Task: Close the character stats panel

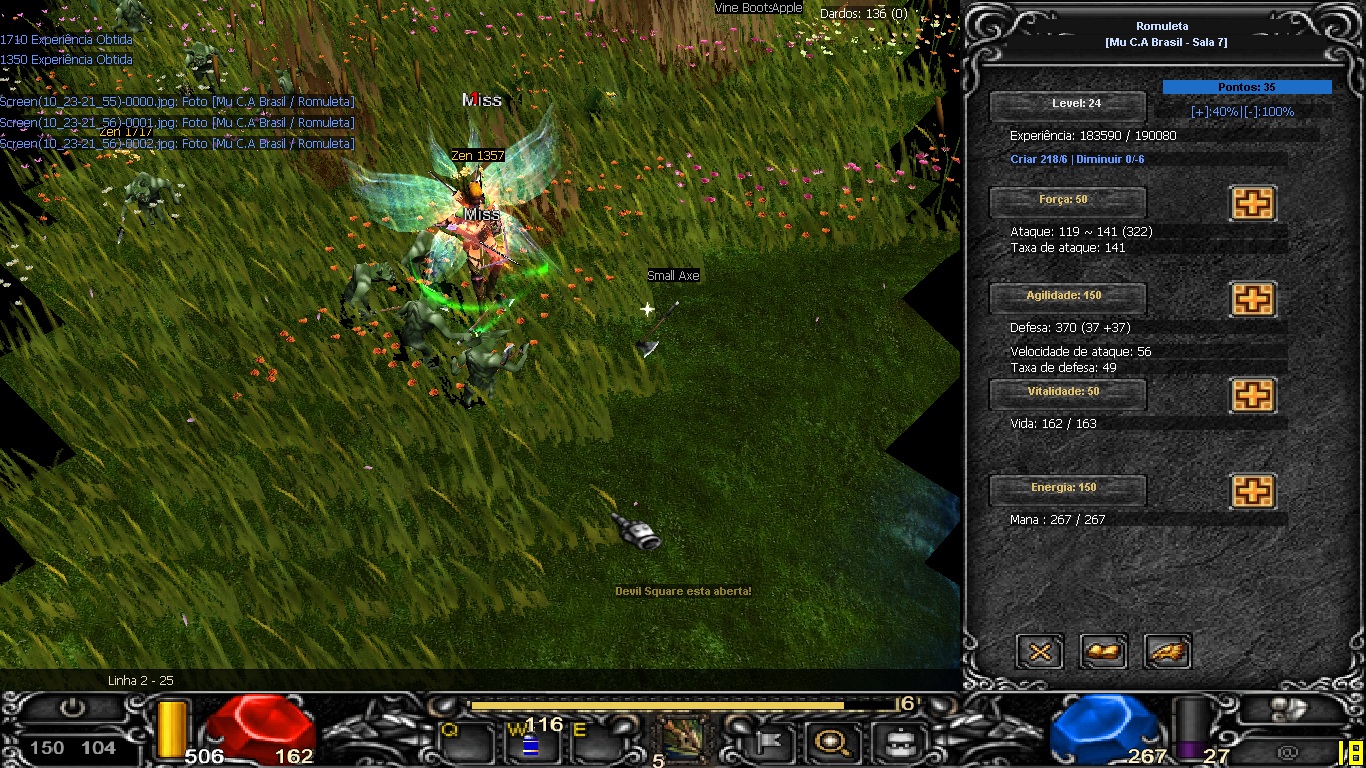Action: 1040,652
